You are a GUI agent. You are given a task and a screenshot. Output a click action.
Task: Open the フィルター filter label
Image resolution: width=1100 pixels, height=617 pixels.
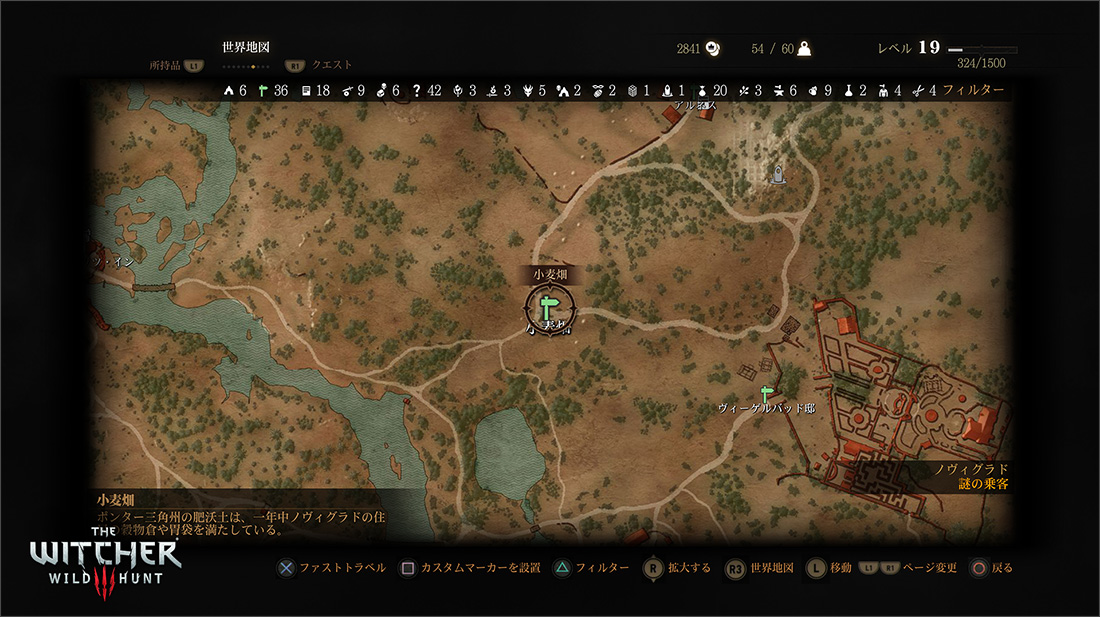coord(973,90)
